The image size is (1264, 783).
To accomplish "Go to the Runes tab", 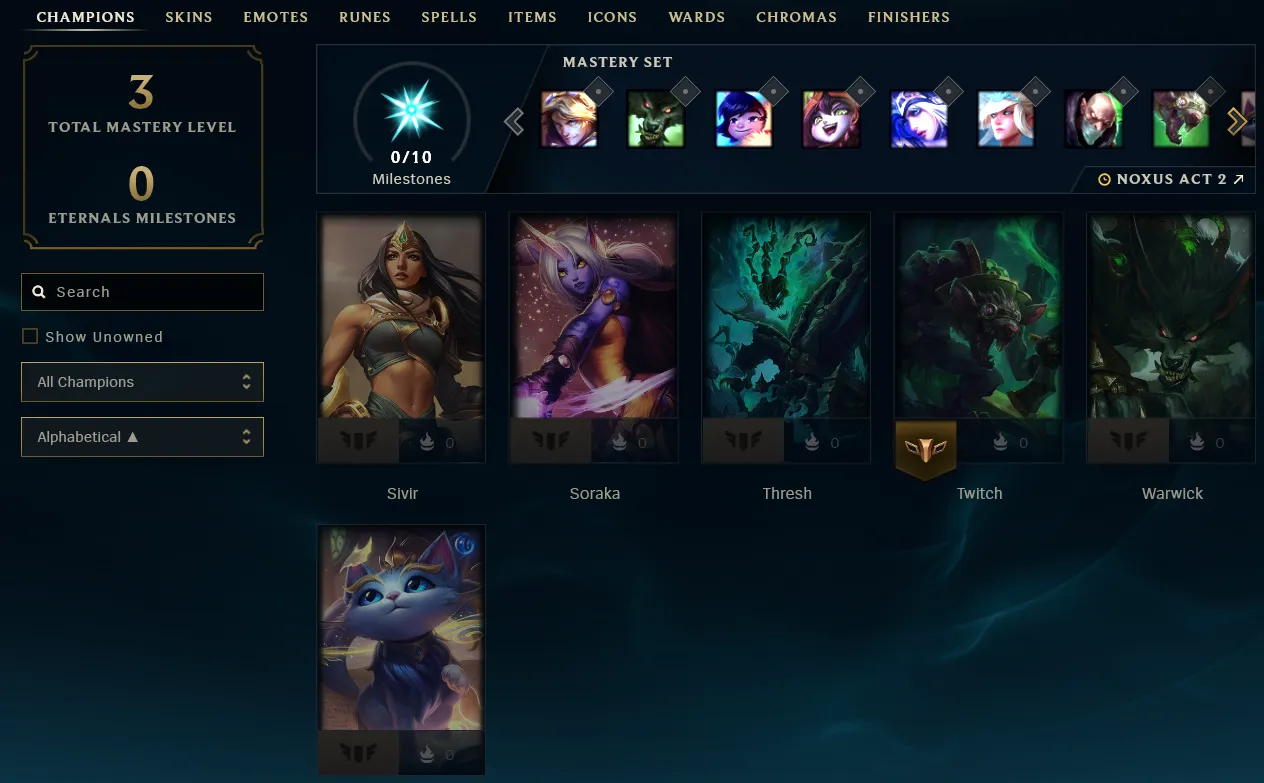I will 364,17.
